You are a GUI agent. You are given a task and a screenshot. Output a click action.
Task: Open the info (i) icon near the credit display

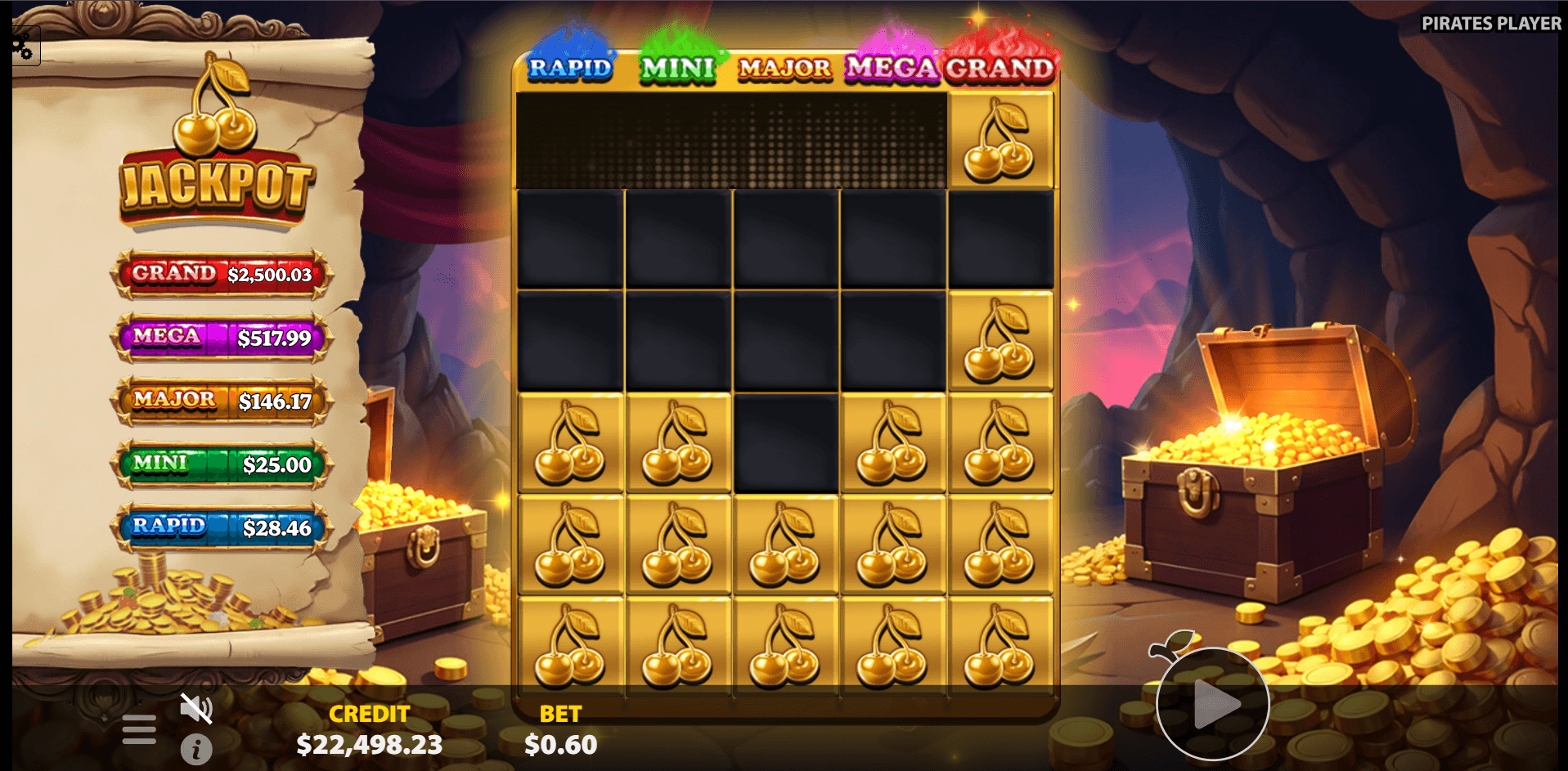(x=196, y=747)
